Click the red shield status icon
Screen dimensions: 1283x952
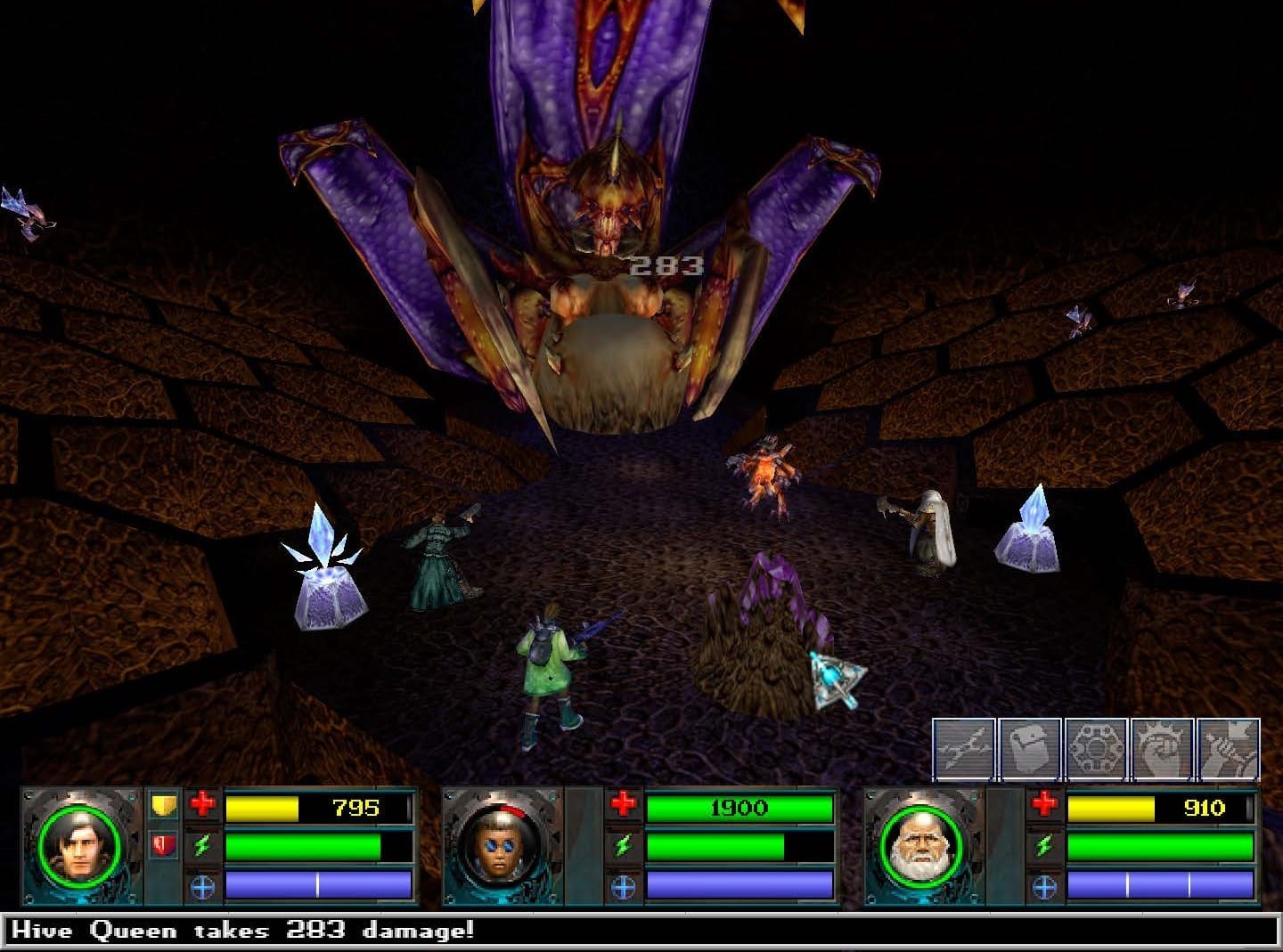pos(163,845)
